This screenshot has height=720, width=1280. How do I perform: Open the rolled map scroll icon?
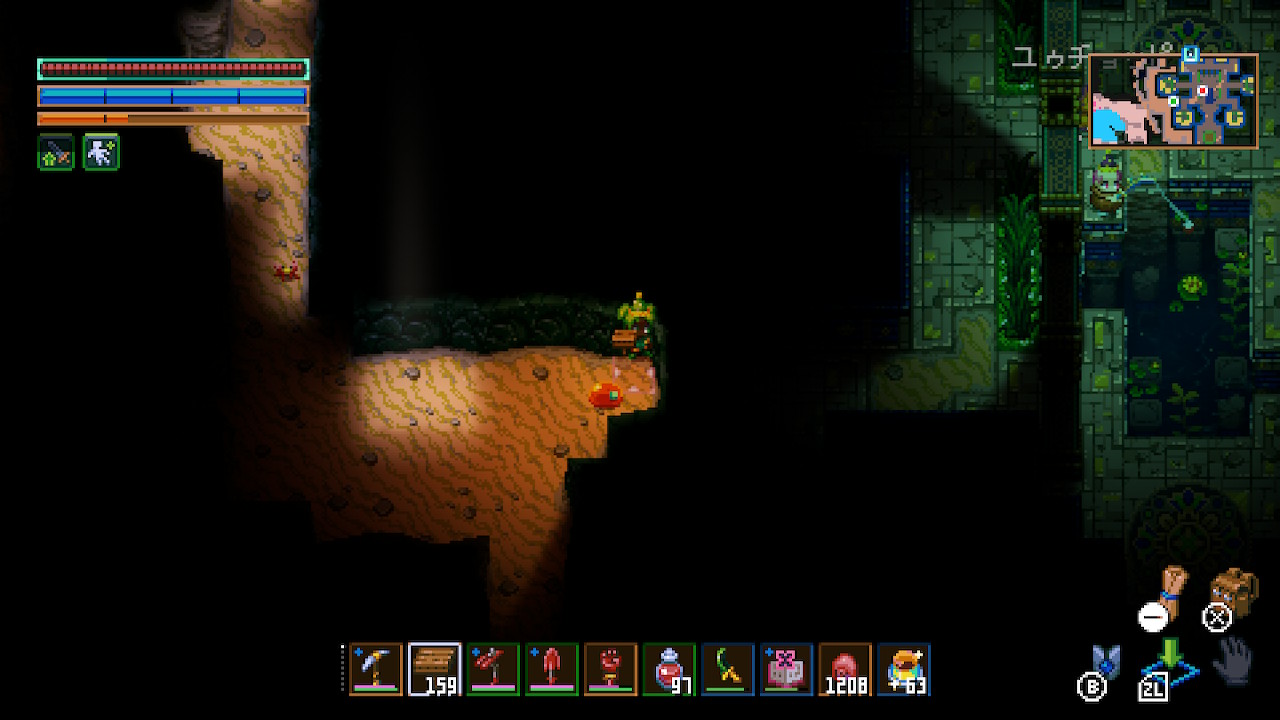1170,588
